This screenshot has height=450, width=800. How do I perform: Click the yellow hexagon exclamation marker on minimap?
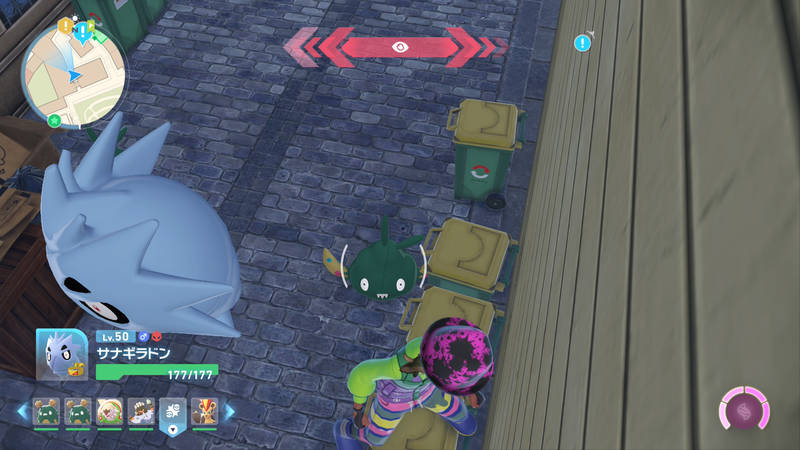coord(65,25)
